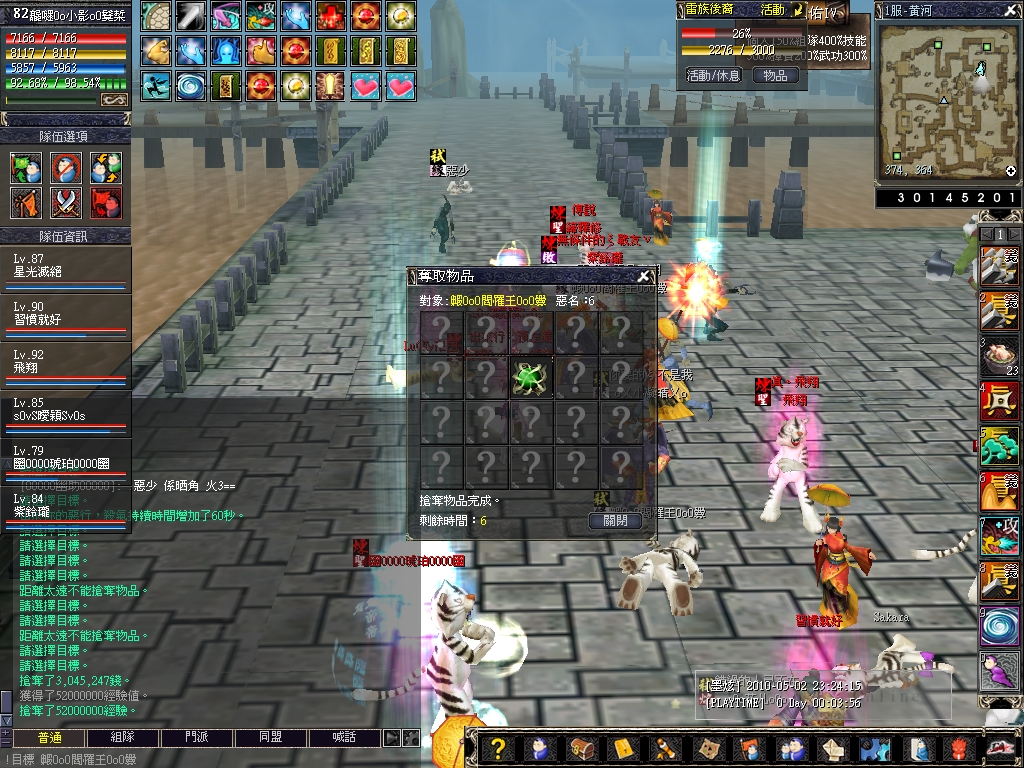Image resolution: width=1024 pixels, height=768 pixels.
Task: Zoom the minimap with the plus button
Action: pyautogui.click(x=1011, y=171)
